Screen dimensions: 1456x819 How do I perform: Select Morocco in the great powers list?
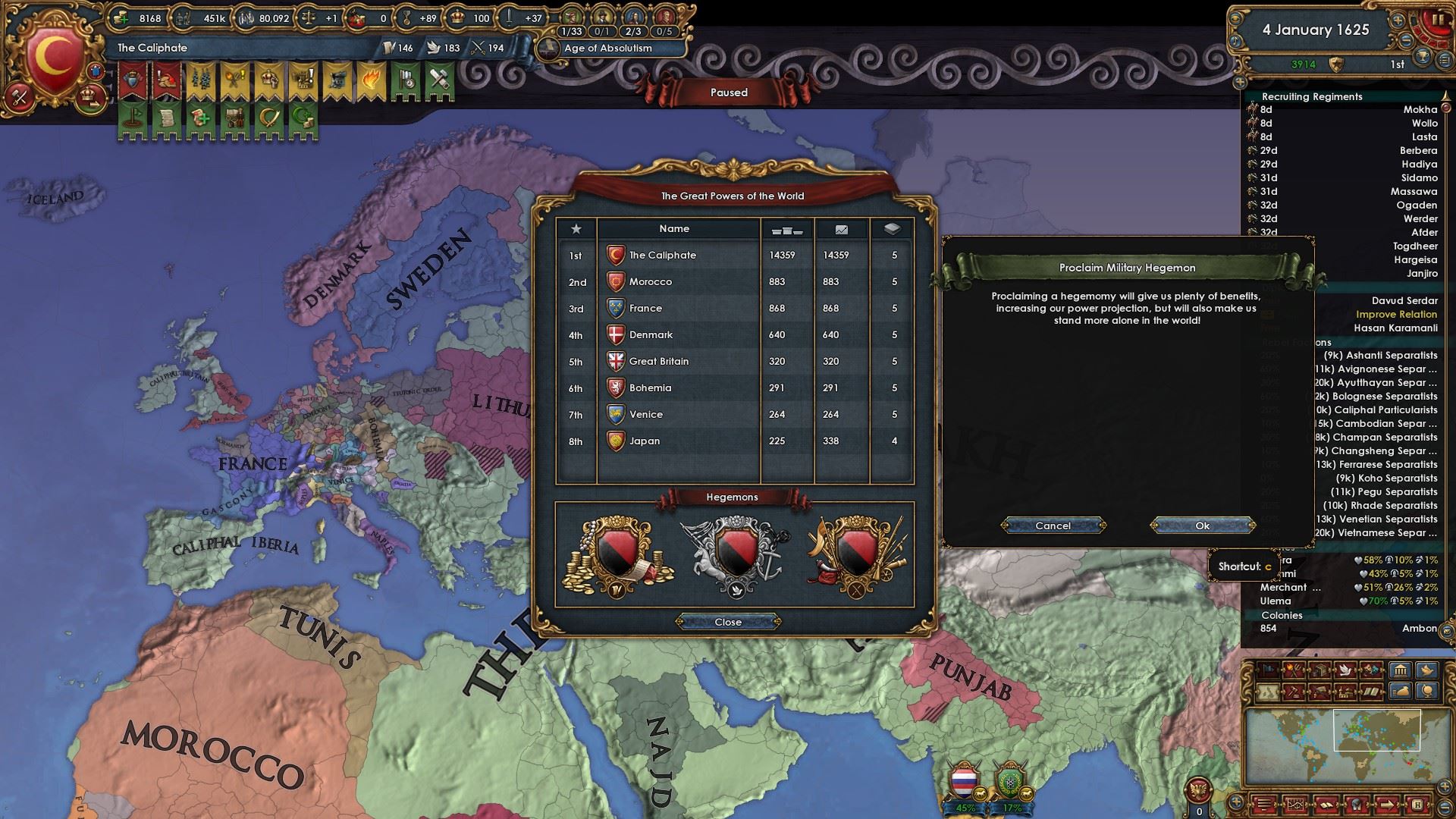pyautogui.click(x=651, y=282)
